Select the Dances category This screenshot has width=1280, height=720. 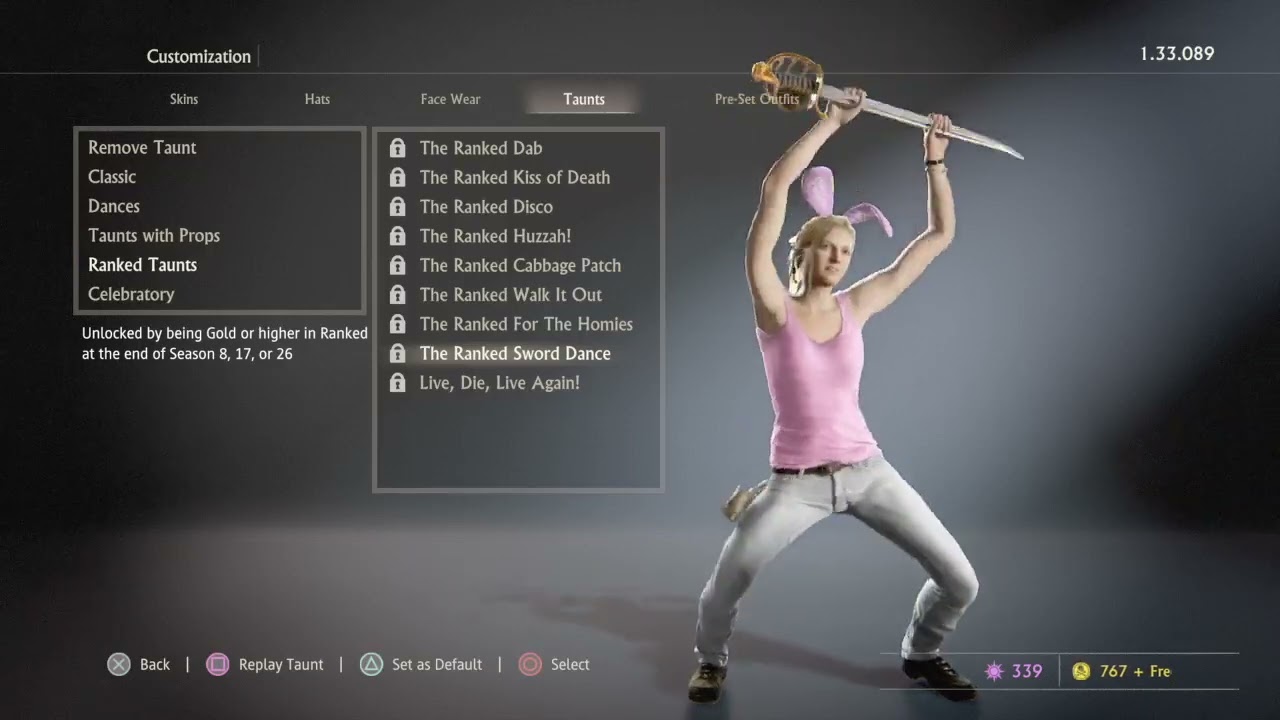coord(114,206)
